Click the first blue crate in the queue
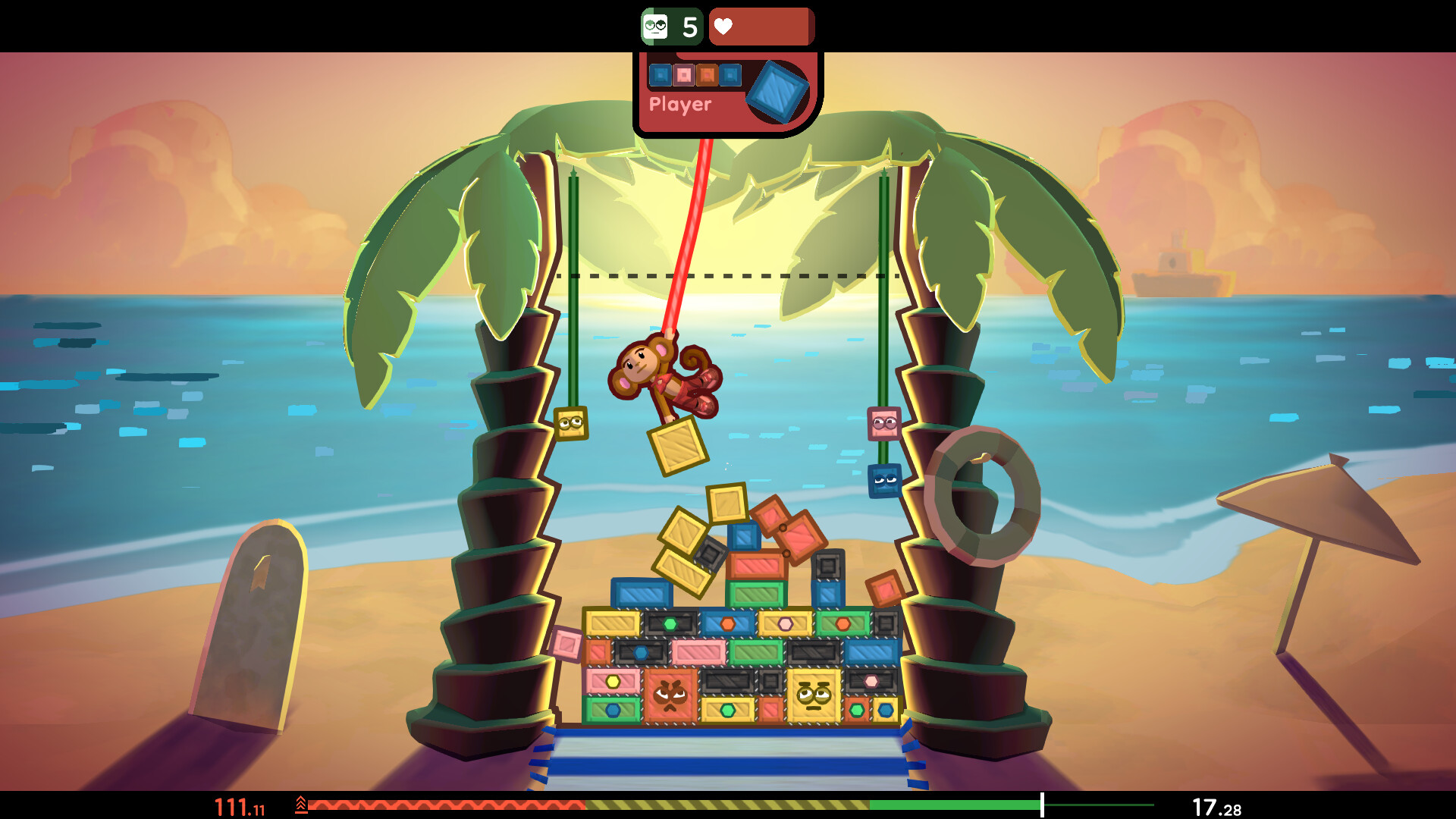This screenshot has width=1456, height=819. [x=661, y=74]
